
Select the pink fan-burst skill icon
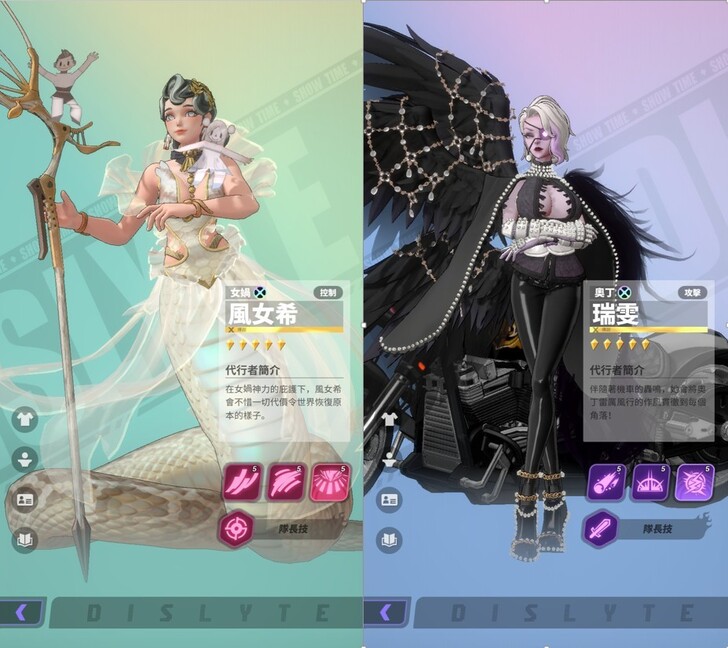coord(331,482)
